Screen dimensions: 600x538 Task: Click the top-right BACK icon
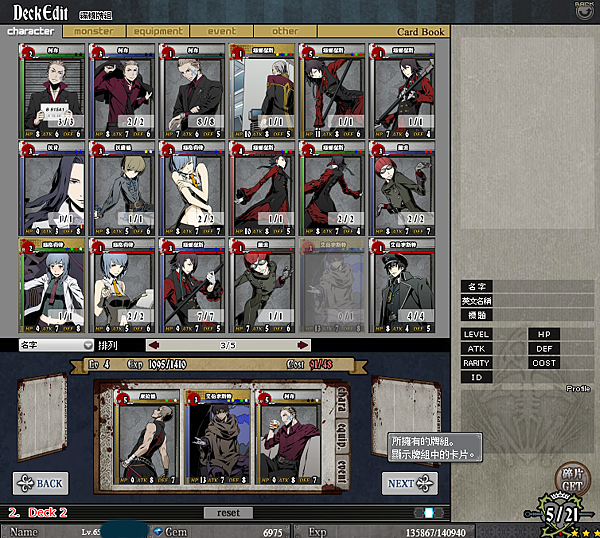coord(585,9)
